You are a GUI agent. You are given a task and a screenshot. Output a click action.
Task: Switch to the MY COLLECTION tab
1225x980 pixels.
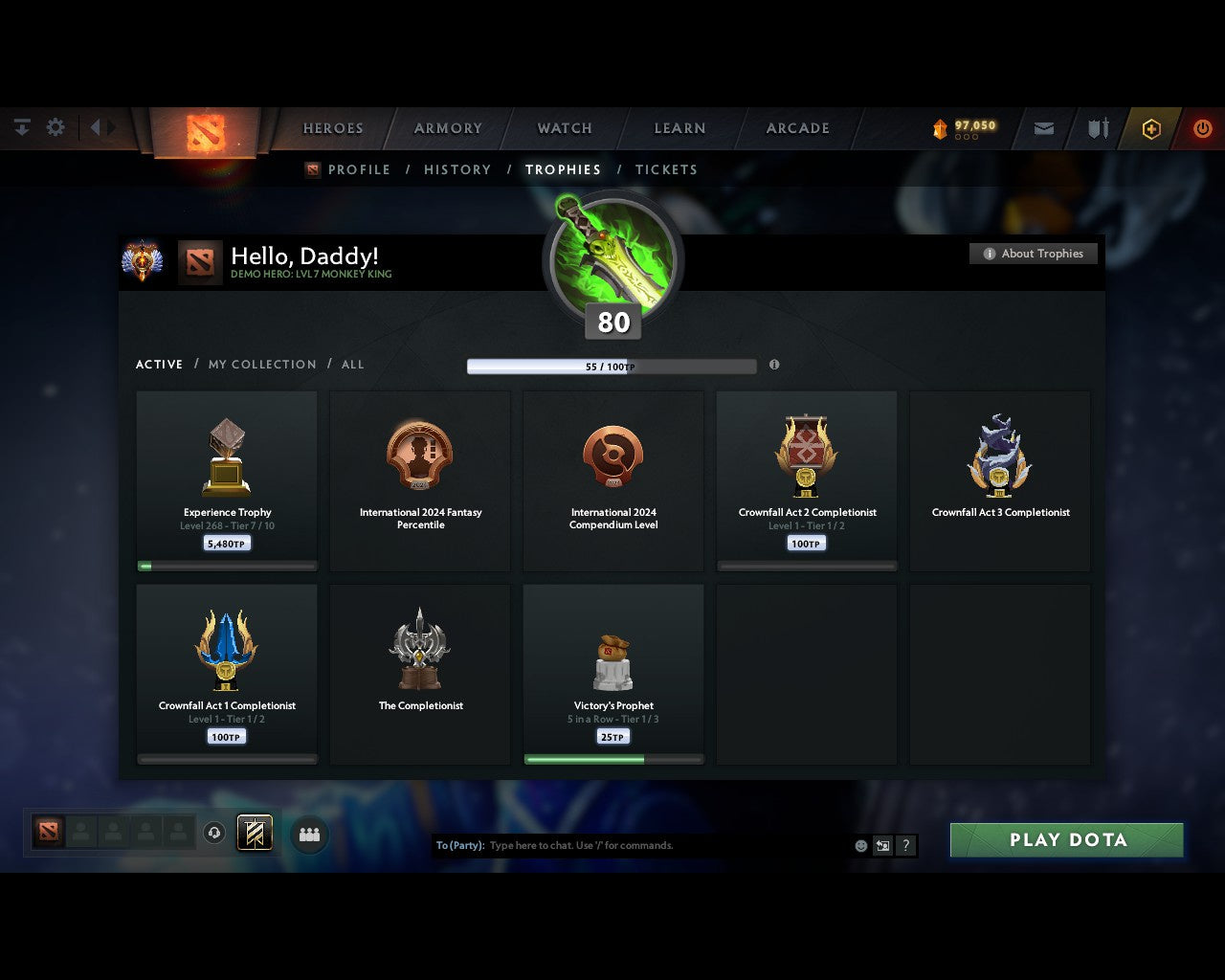coord(261,365)
